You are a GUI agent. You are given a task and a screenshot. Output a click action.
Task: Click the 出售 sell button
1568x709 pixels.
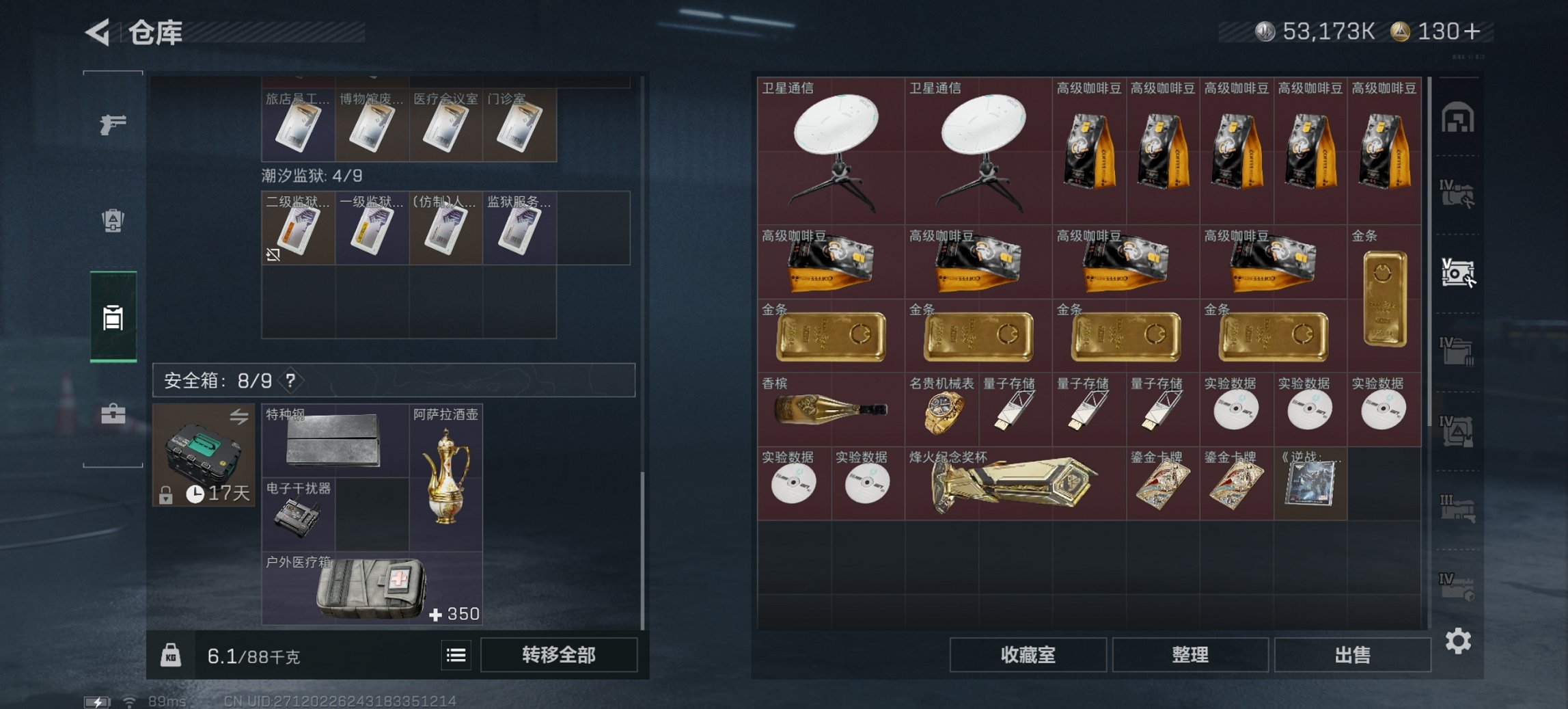[x=1352, y=655]
